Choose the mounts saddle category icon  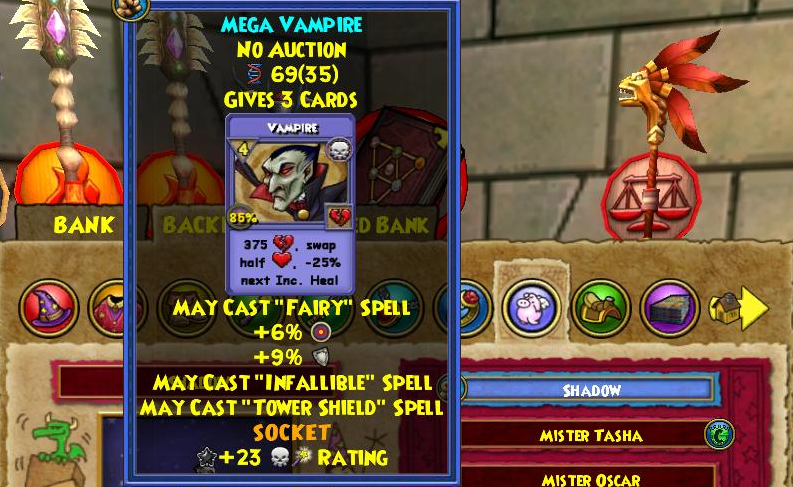pos(600,308)
